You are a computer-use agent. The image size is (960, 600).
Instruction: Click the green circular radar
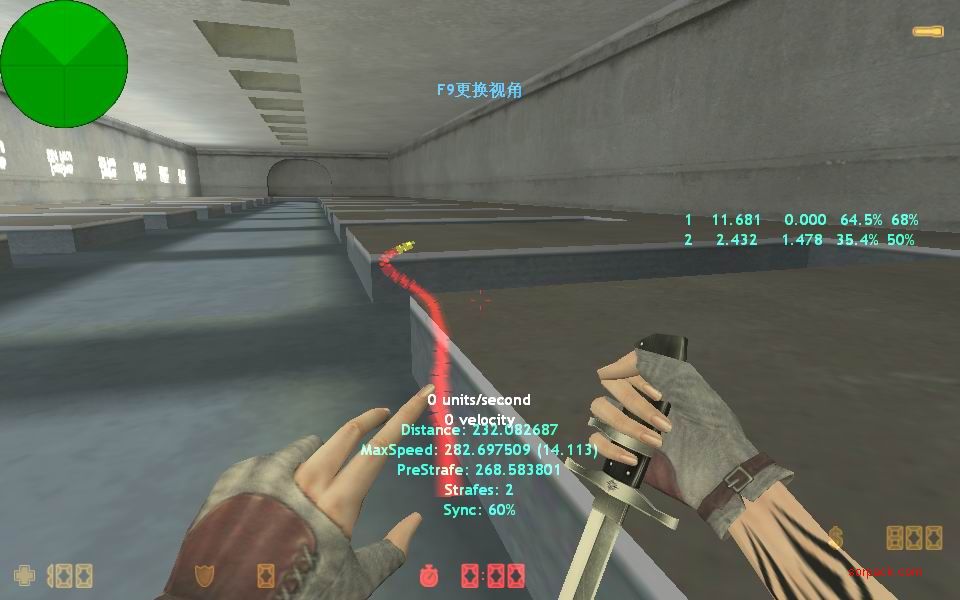pyautogui.click(x=64, y=64)
